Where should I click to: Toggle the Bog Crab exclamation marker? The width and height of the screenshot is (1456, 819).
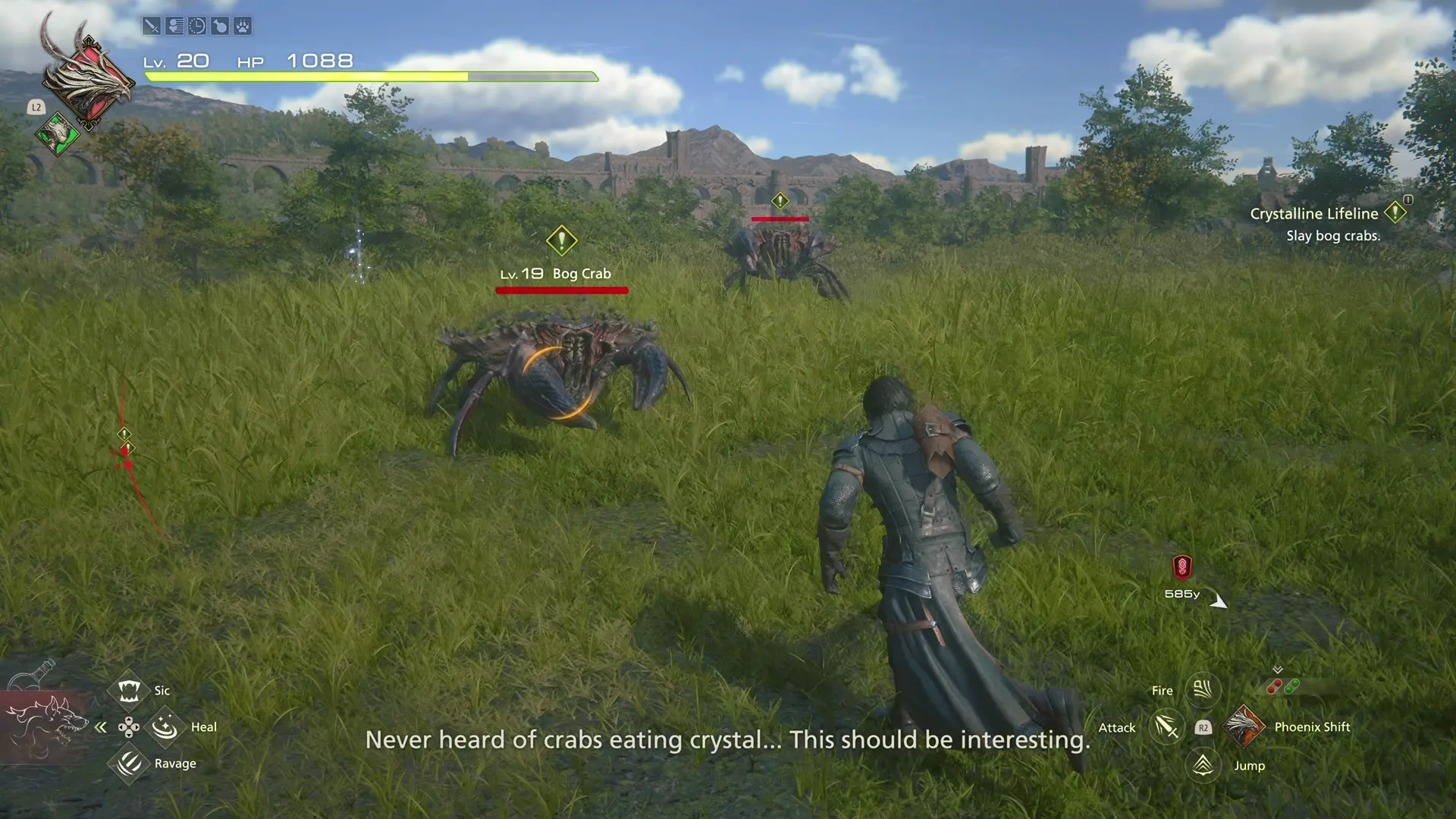click(x=561, y=242)
